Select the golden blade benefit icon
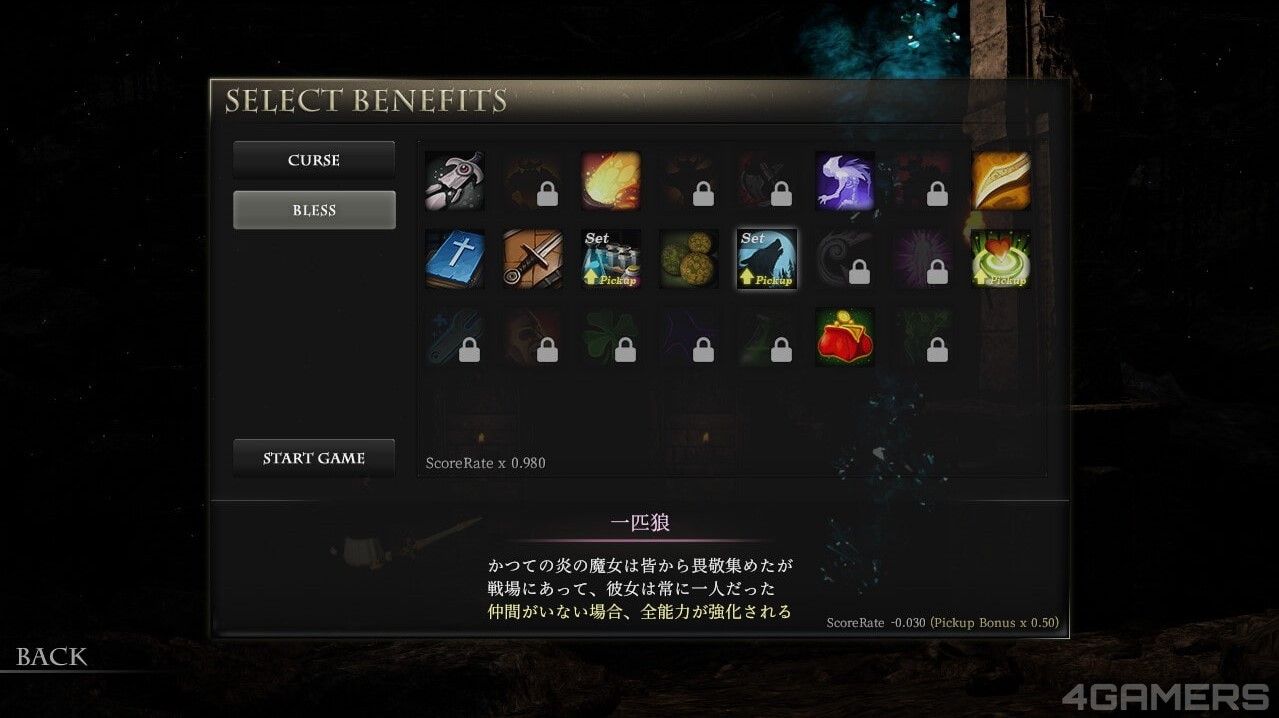This screenshot has height=718, width=1279. [x=1001, y=181]
